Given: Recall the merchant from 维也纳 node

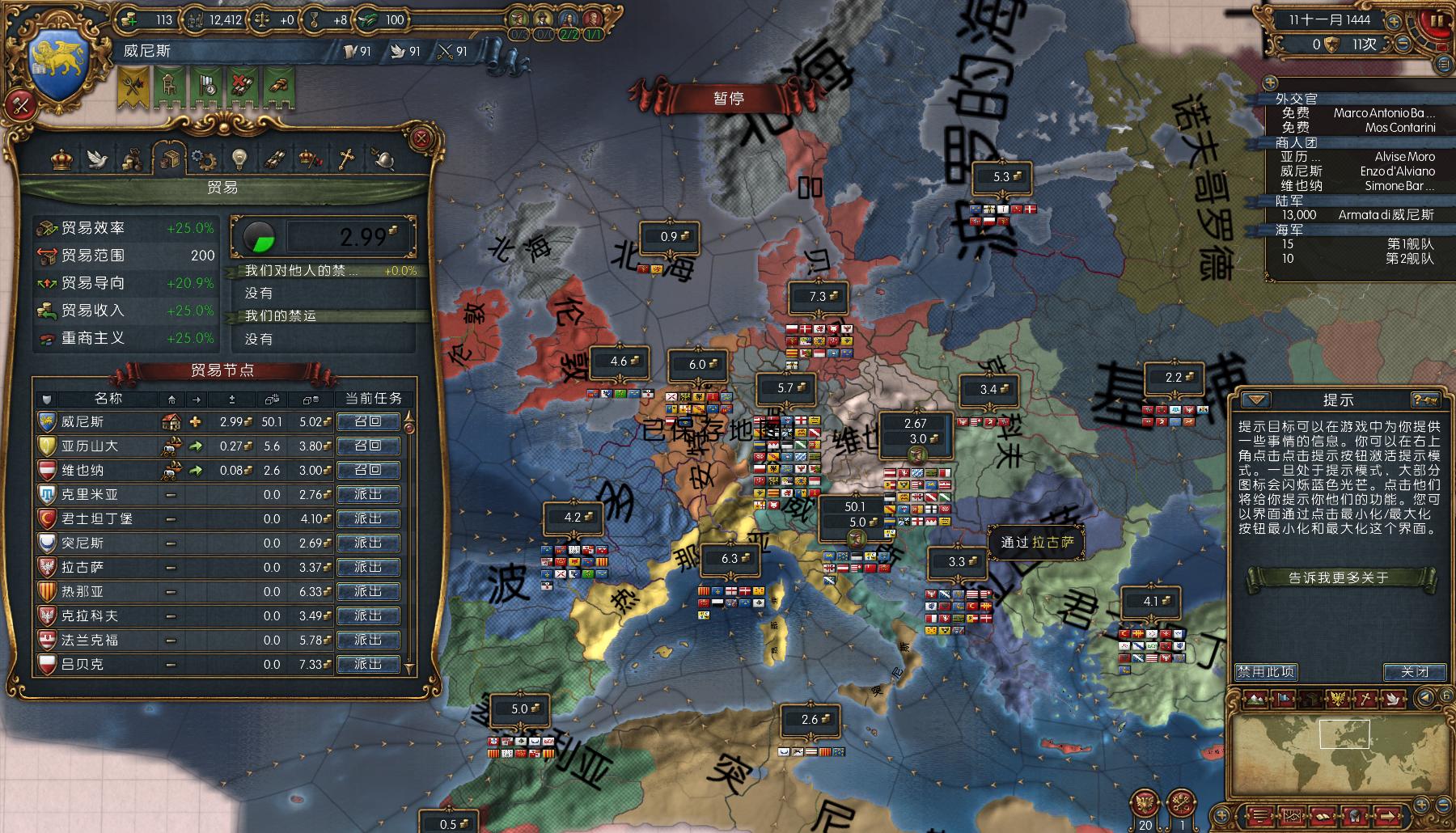Looking at the screenshot, I should pos(368,470).
